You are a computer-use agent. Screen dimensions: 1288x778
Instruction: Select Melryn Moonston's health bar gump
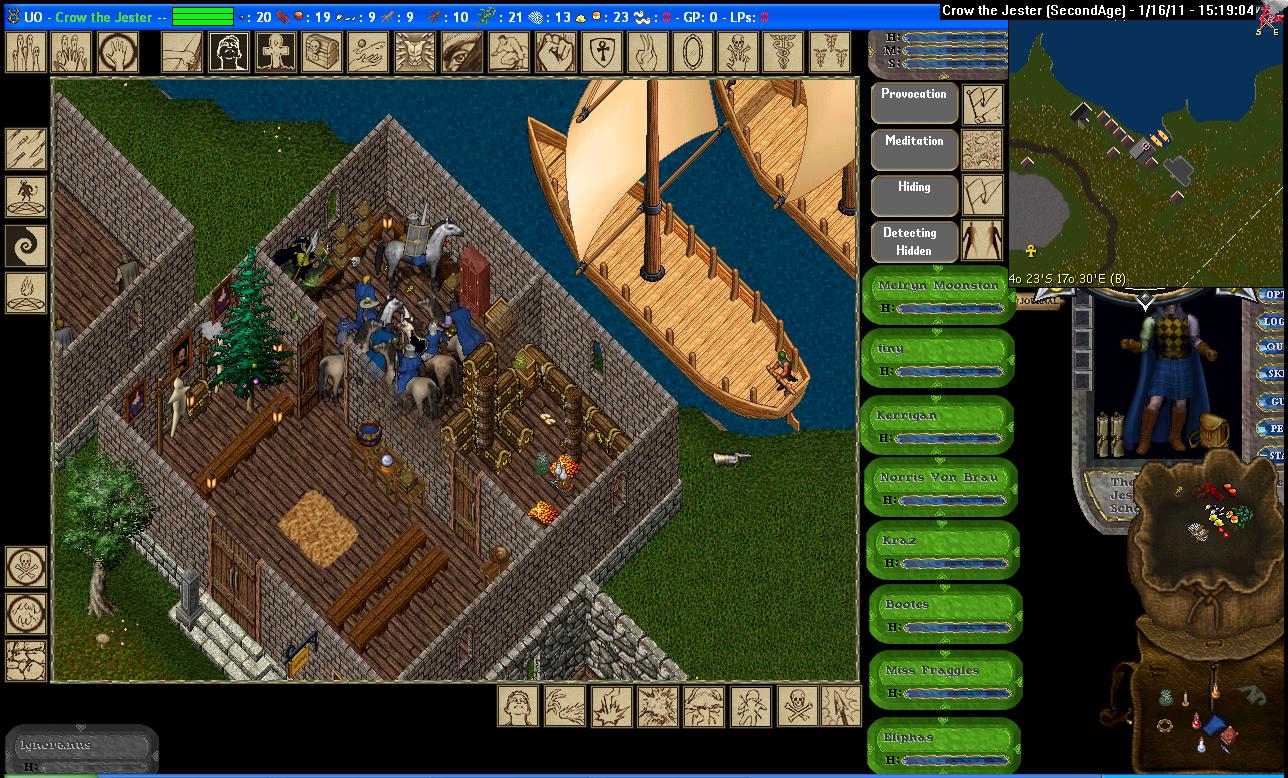click(x=938, y=295)
